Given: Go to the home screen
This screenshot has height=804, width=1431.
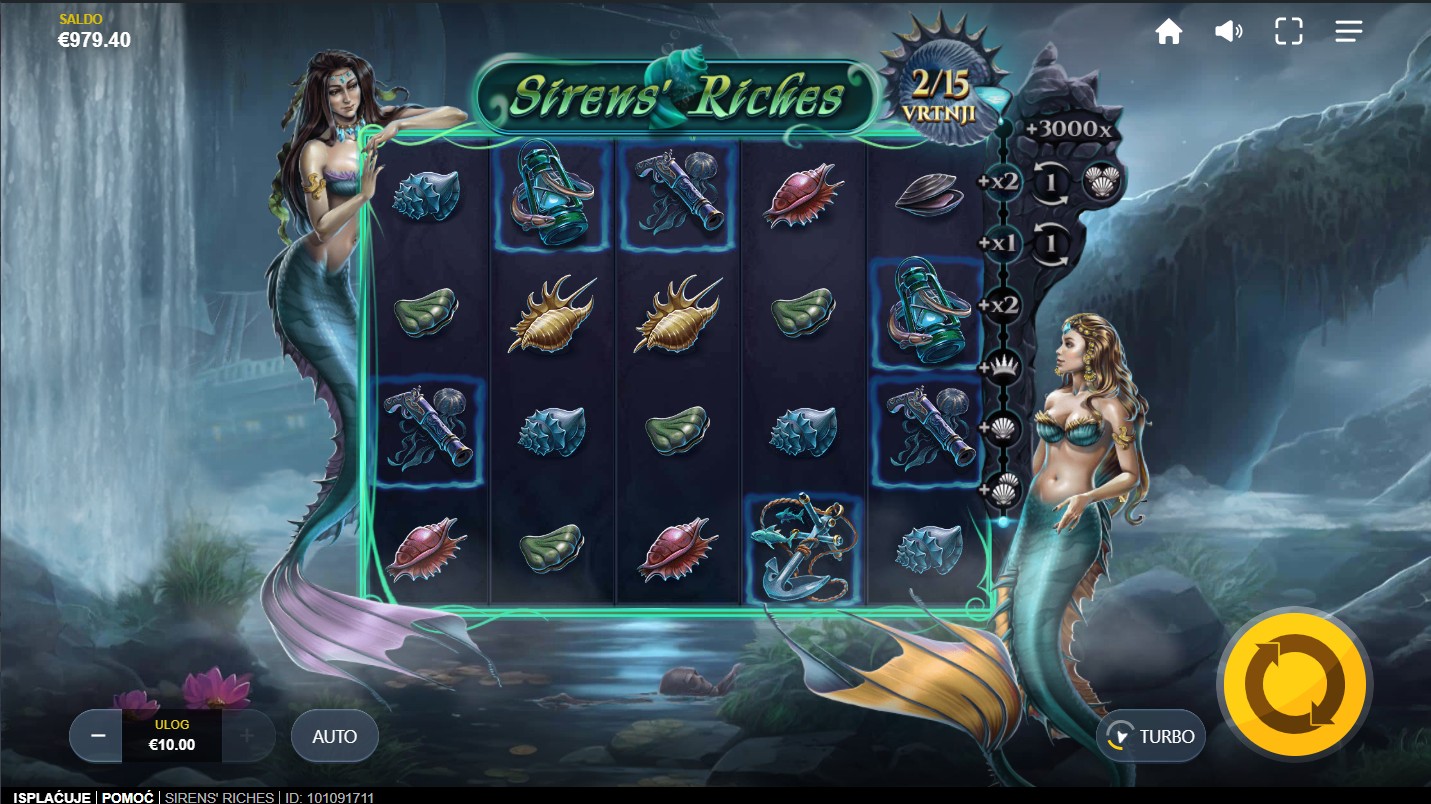Looking at the screenshot, I should coord(1168,32).
